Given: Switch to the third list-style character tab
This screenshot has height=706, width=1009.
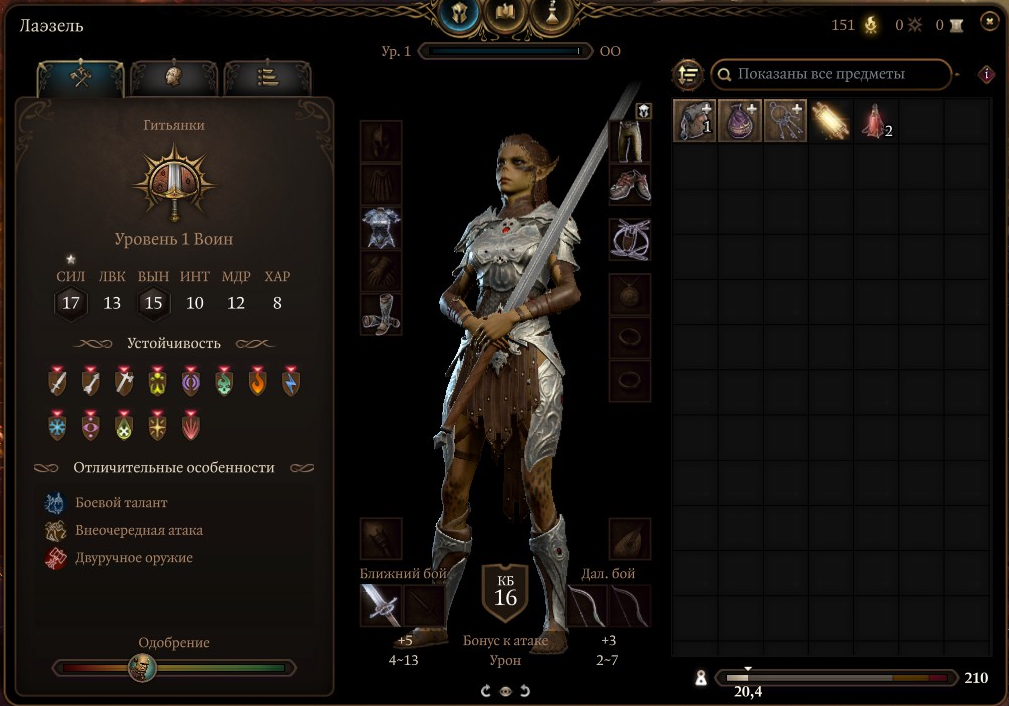Looking at the screenshot, I should click(266, 78).
